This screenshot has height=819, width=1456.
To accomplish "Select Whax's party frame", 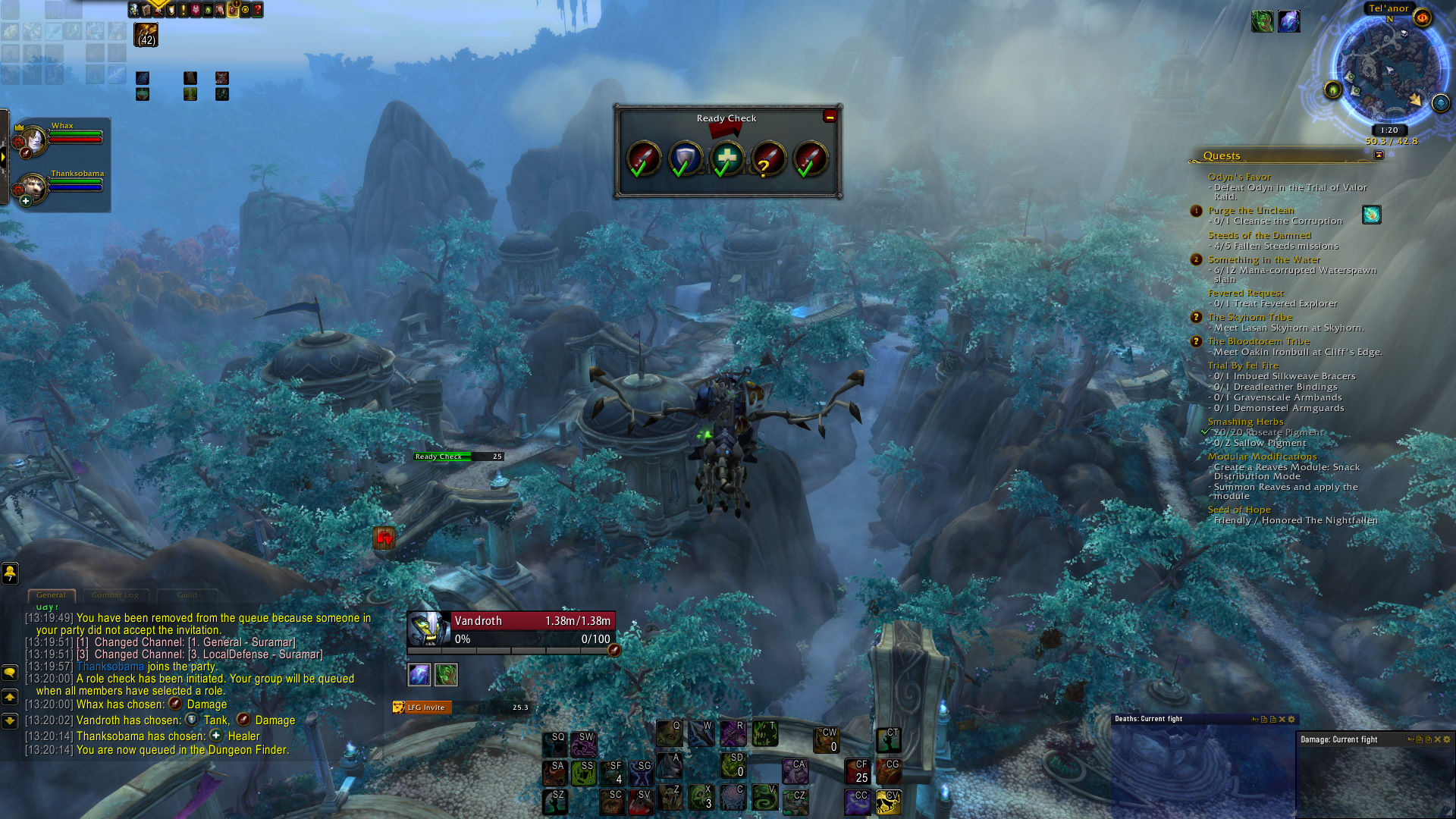I will (59, 140).
